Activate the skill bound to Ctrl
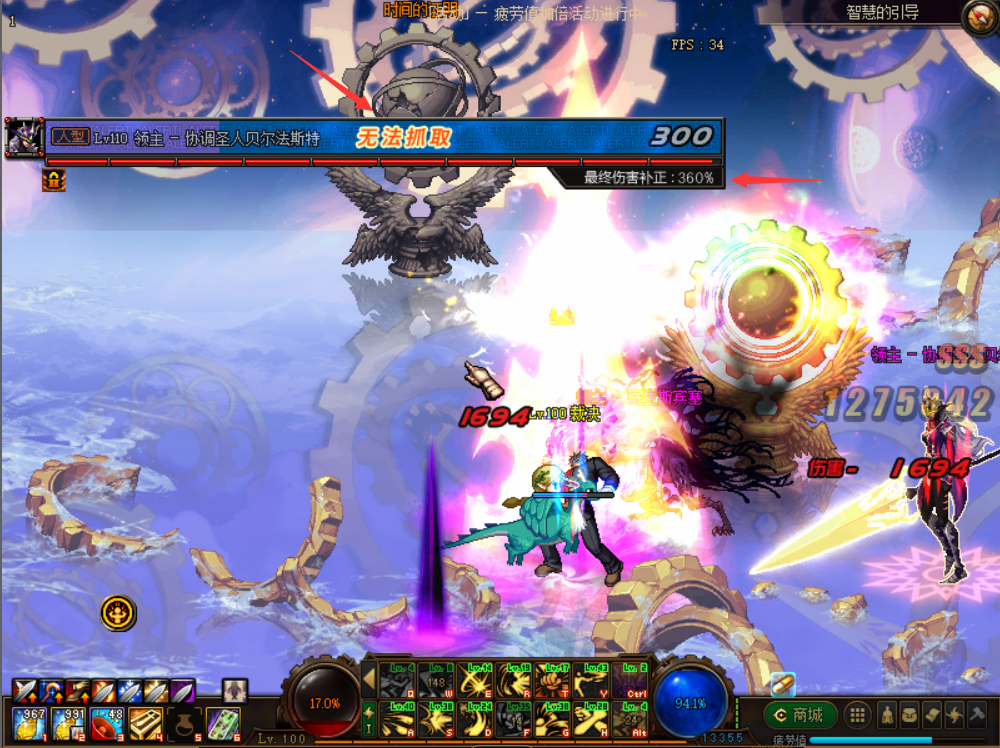This screenshot has width=1000, height=748. (630, 680)
